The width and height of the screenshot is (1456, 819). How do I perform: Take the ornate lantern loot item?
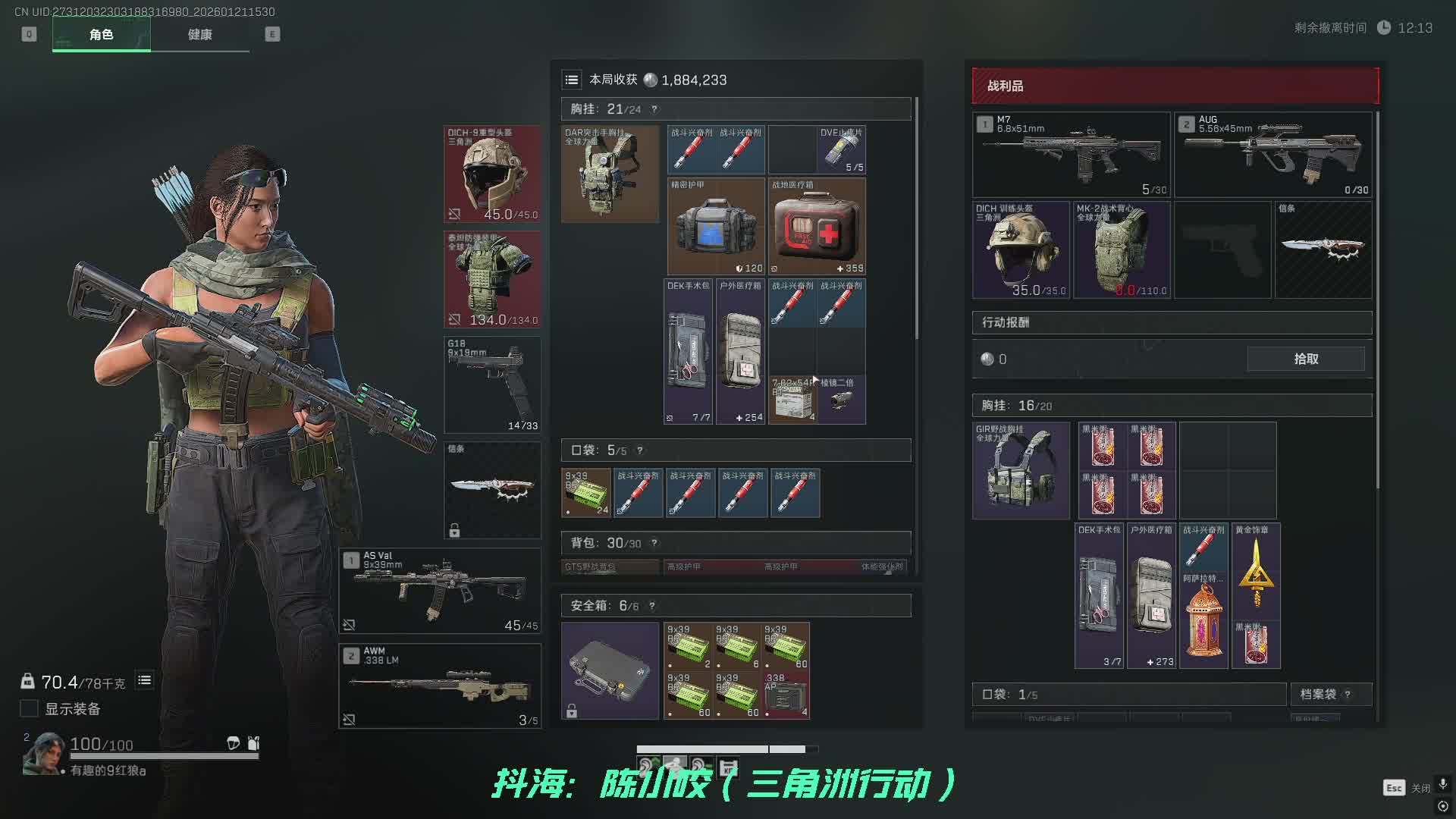(1203, 620)
